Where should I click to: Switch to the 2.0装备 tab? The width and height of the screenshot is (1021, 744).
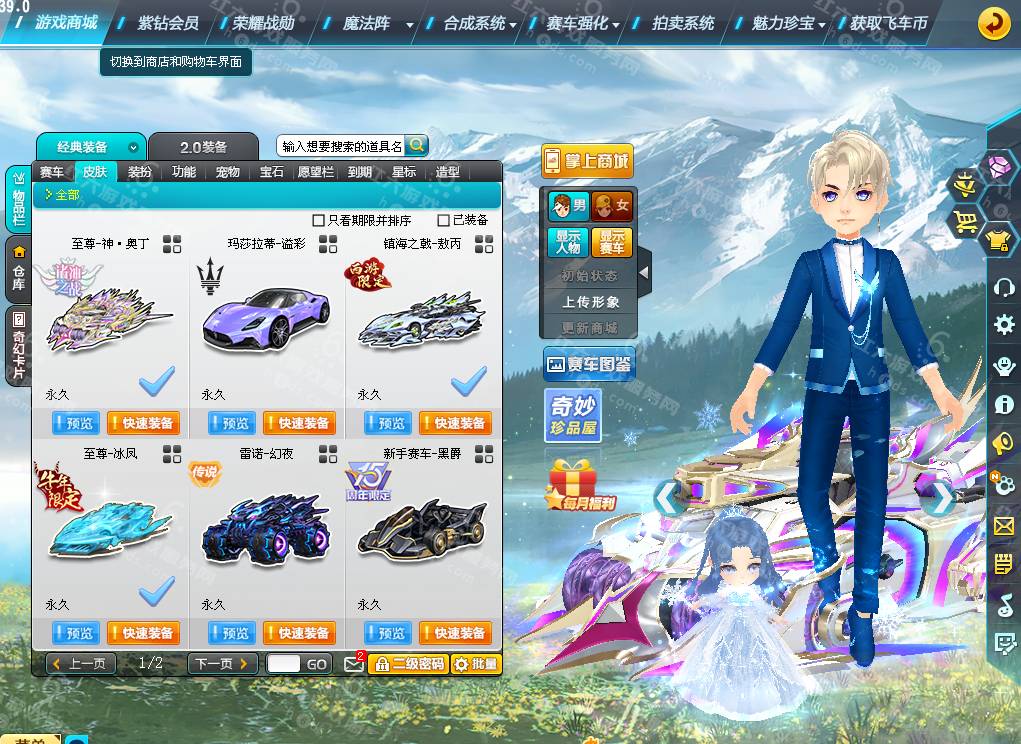tap(202, 147)
